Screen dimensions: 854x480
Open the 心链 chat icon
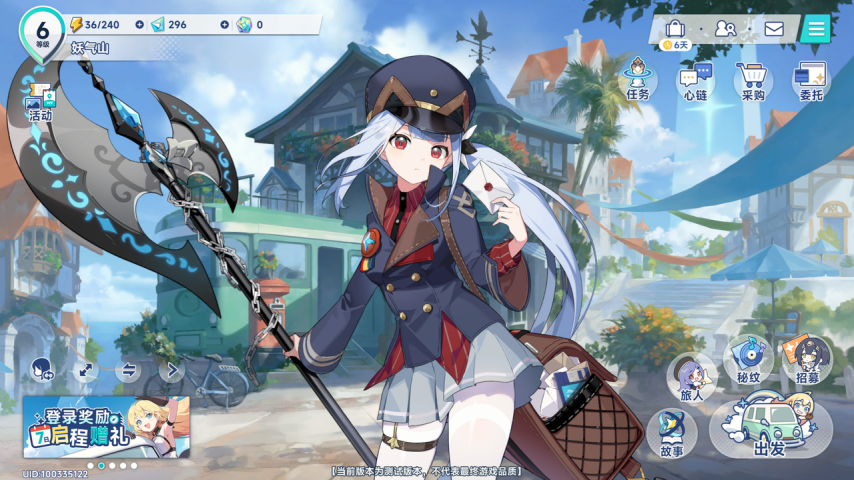coord(695,79)
